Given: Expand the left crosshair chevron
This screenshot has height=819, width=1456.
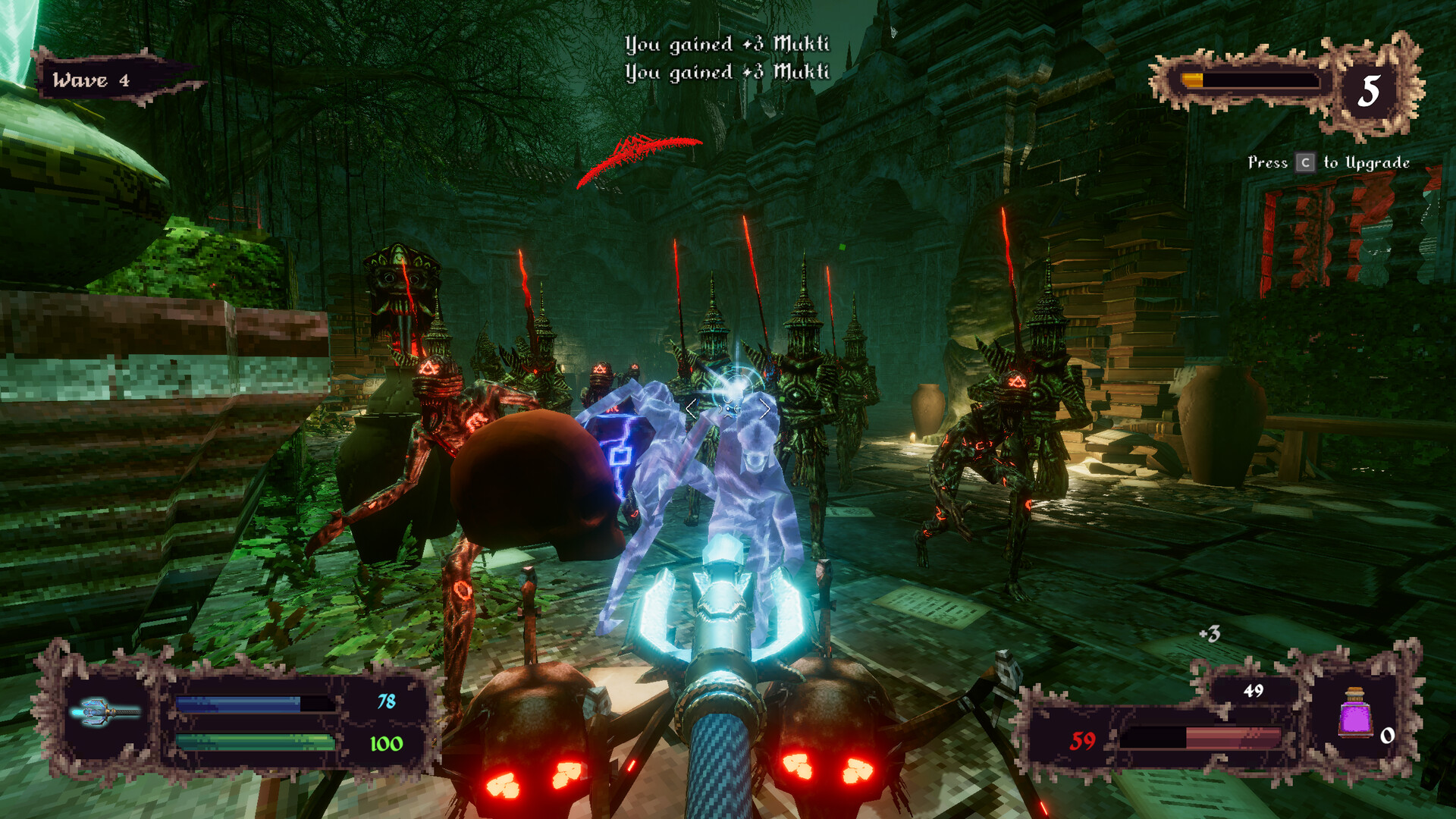Looking at the screenshot, I should point(689,407).
